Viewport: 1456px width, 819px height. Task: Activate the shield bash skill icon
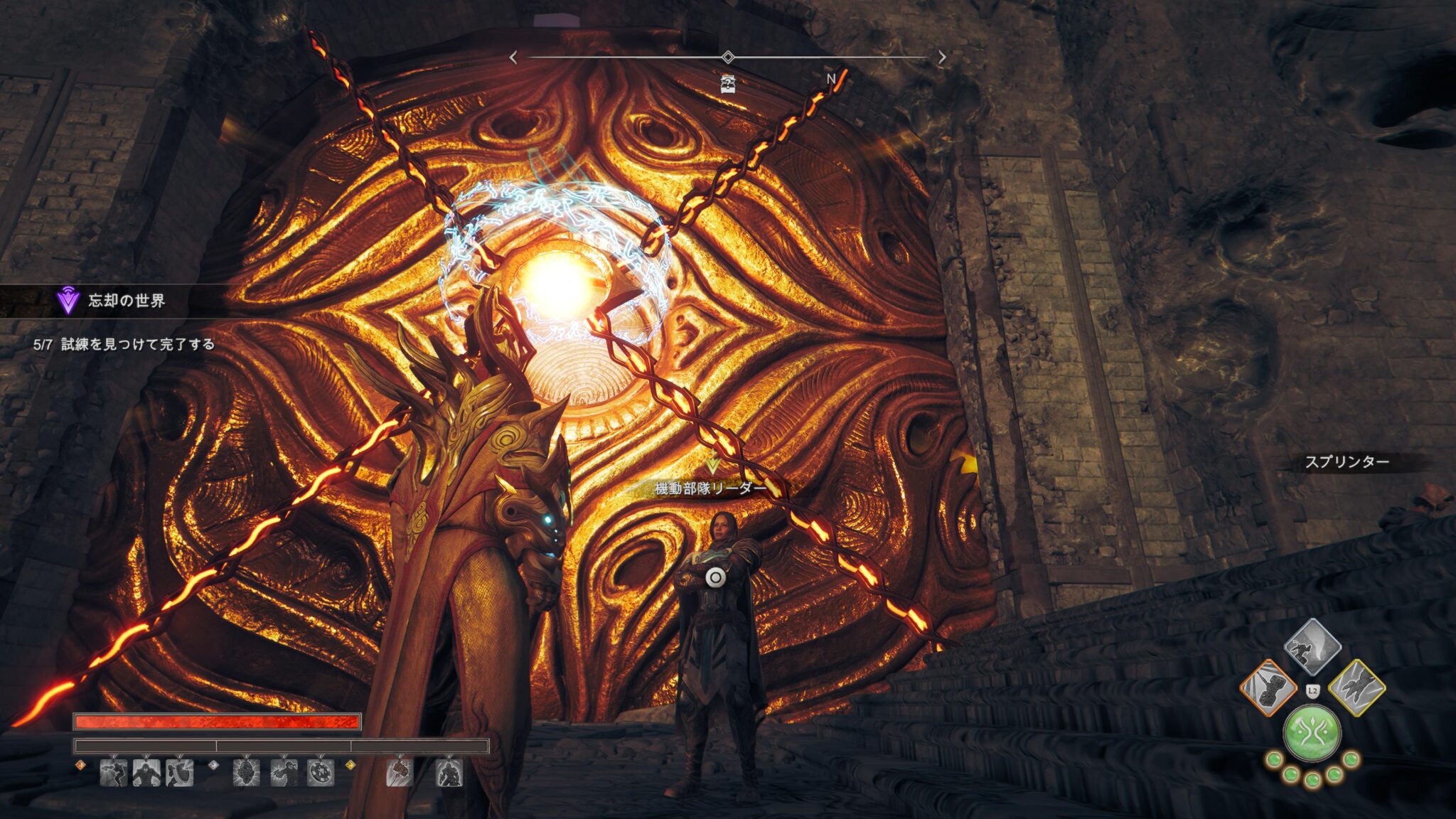coord(179,773)
